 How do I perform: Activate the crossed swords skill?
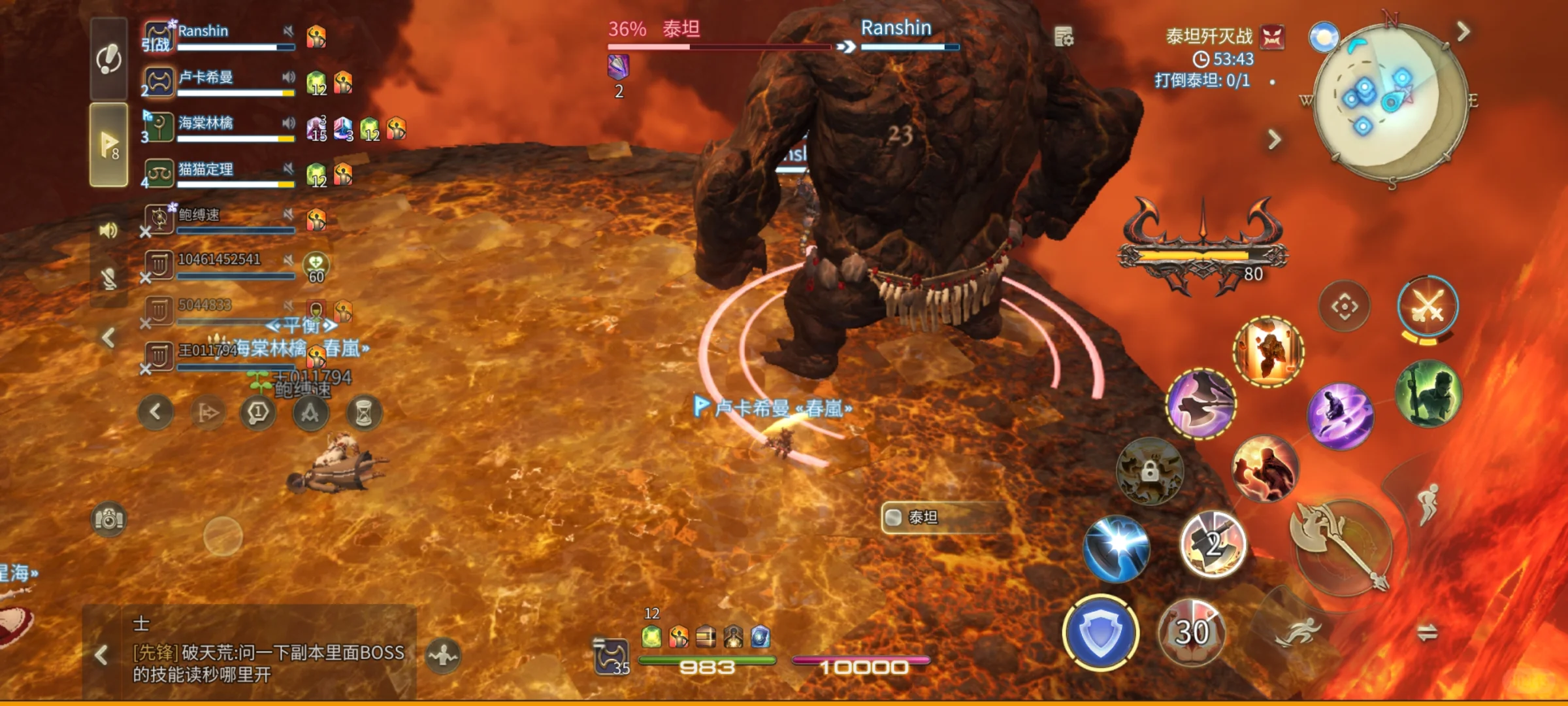[1428, 306]
